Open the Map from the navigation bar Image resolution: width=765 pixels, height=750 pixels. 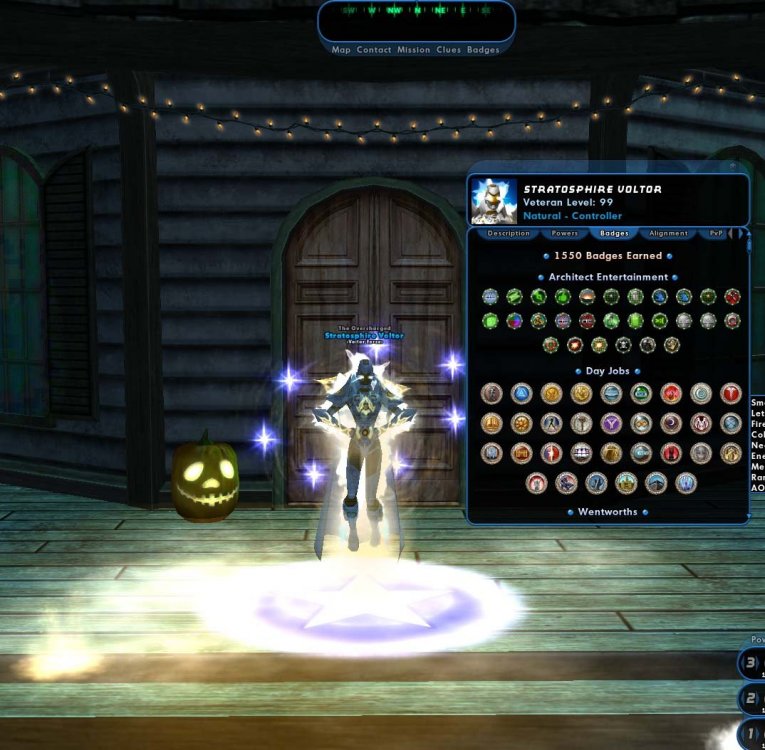tap(341, 50)
